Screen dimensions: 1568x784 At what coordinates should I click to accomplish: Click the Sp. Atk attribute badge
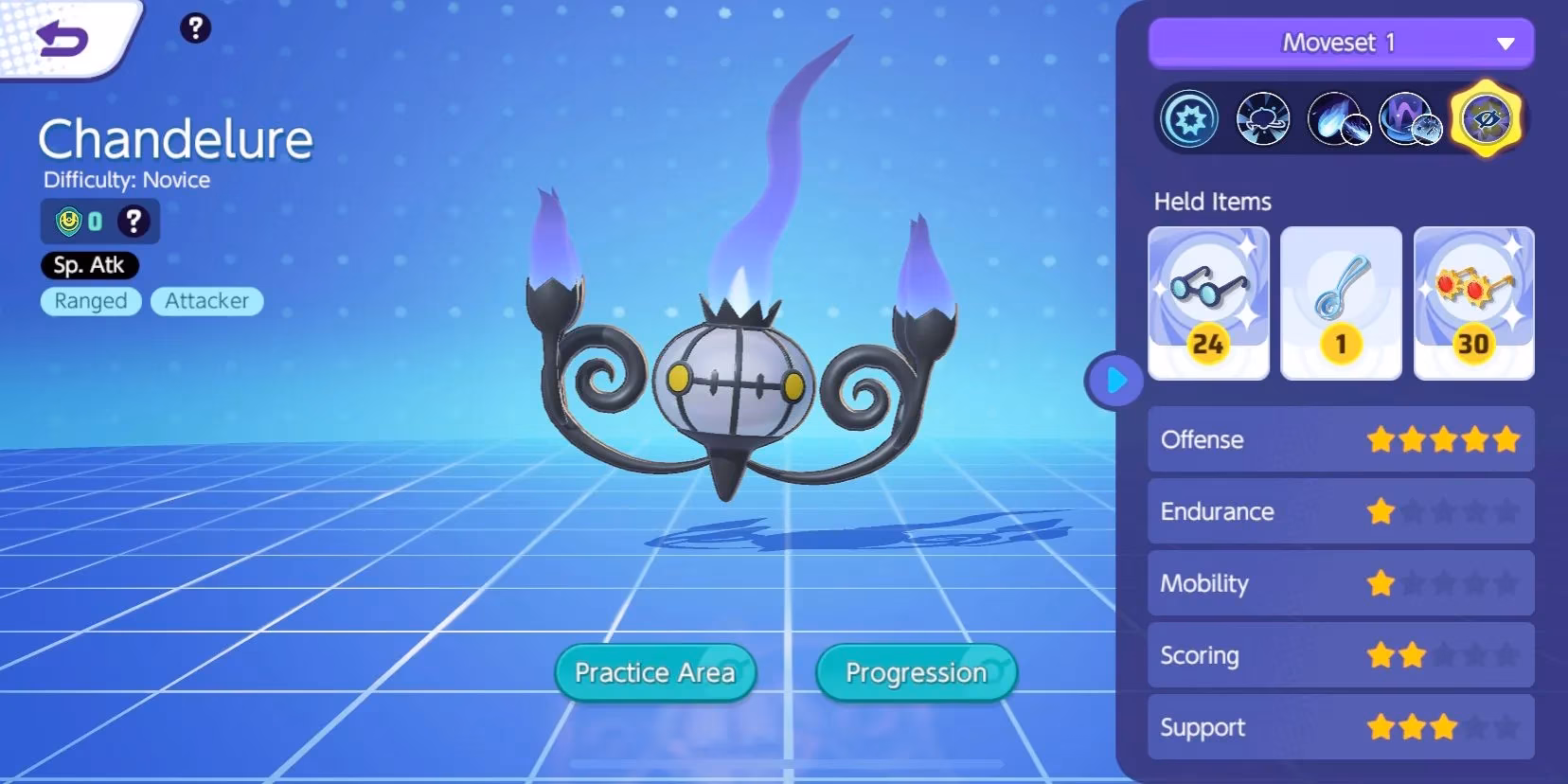pyautogui.click(x=90, y=265)
